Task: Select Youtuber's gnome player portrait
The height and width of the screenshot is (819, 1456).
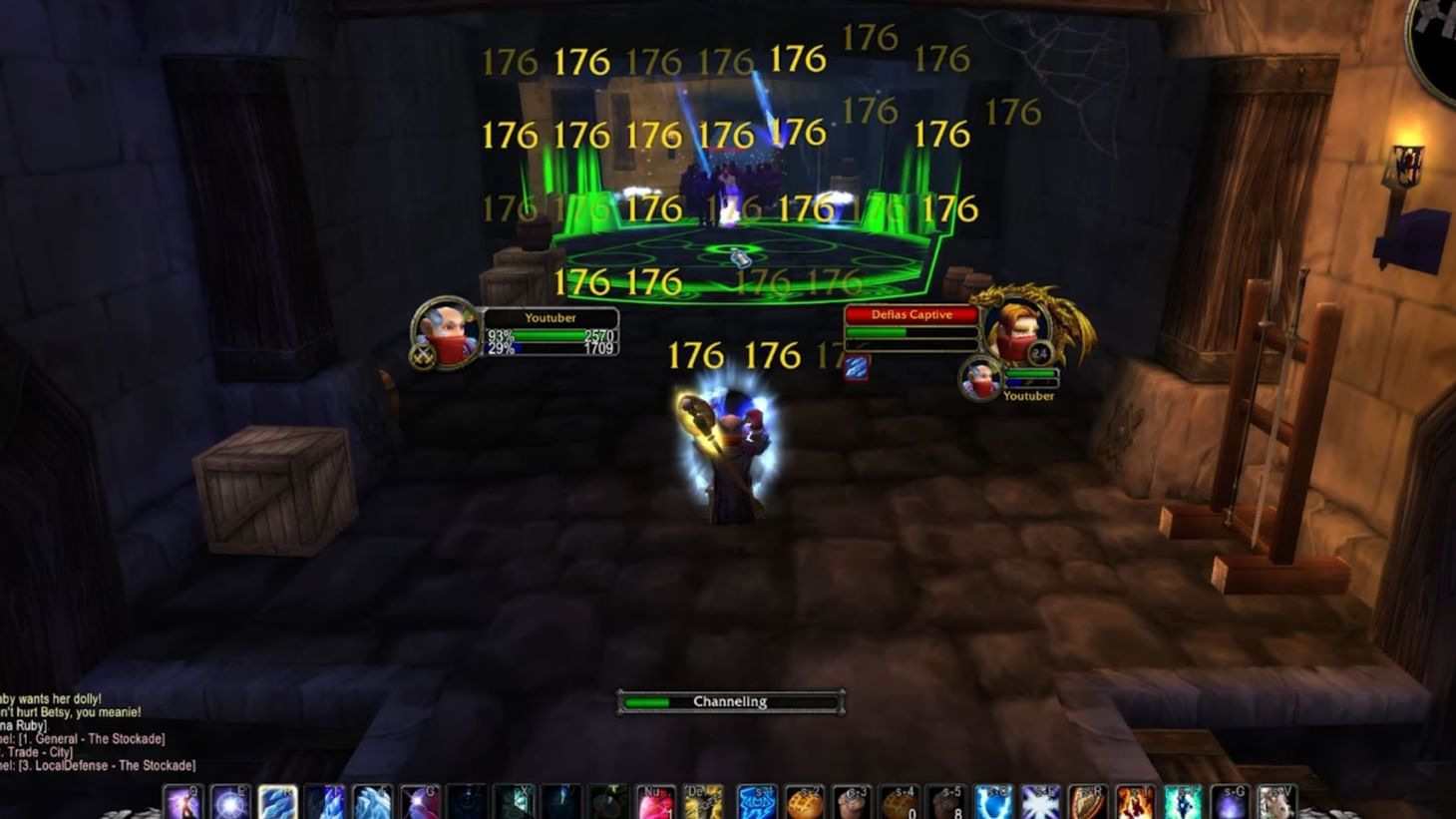Action: coord(448,336)
